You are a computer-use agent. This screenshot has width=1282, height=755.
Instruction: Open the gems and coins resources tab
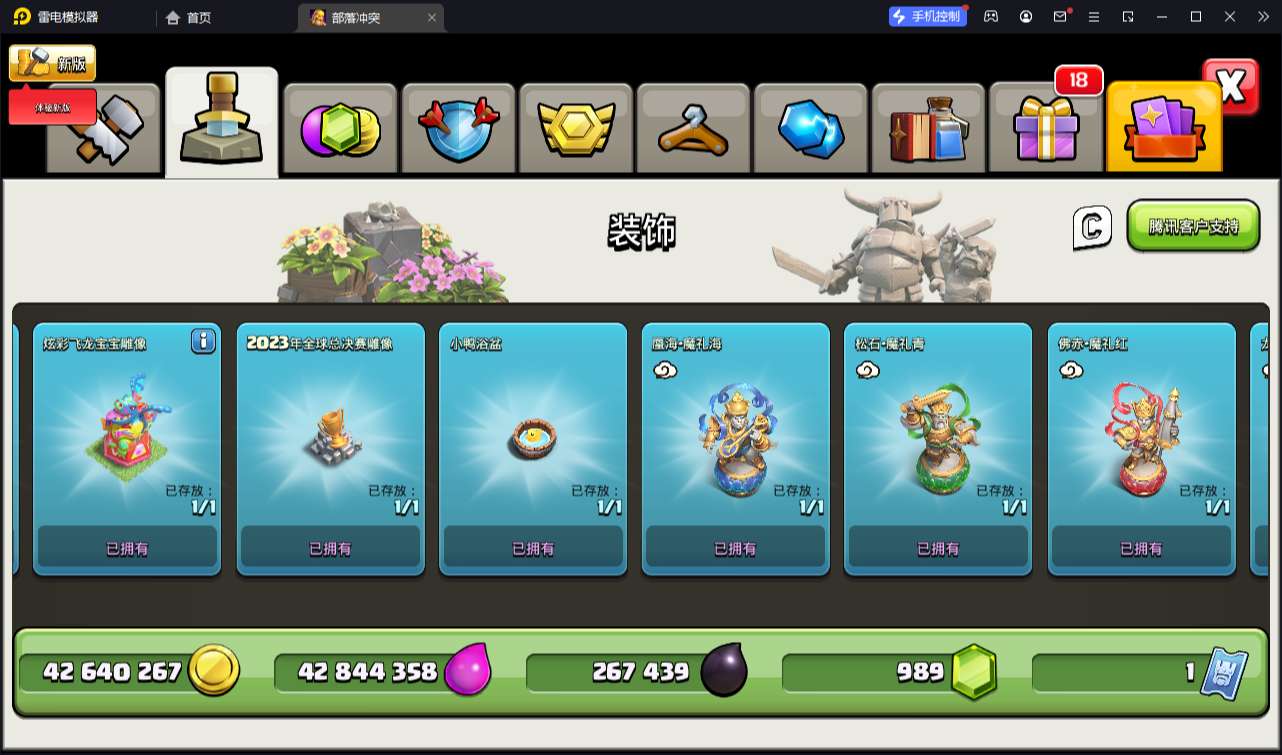pyautogui.click(x=340, y=130)
